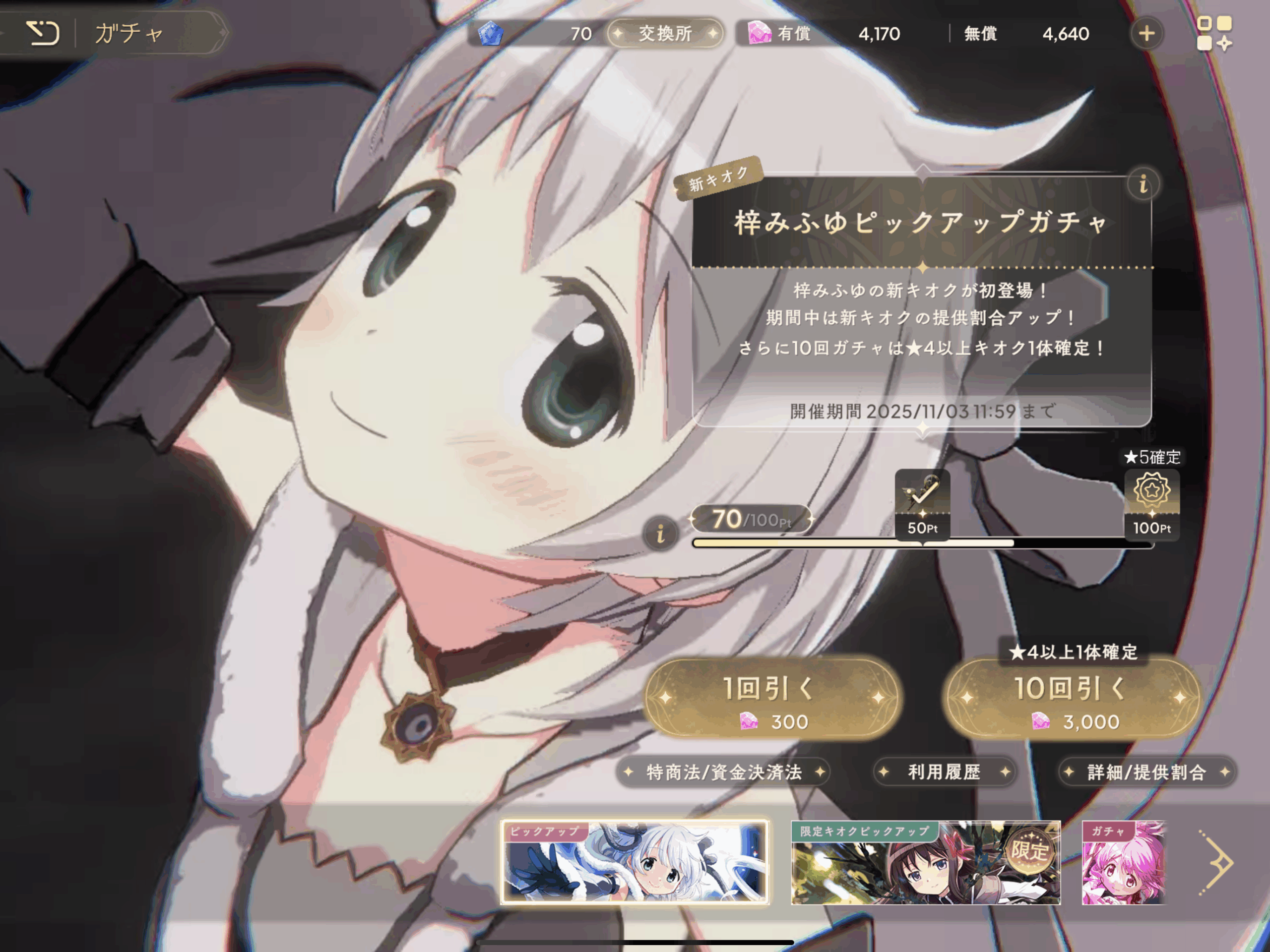Show next banners with the right arrow
The width and height of the screenshot is (1270, 952).
[1216, 862]
